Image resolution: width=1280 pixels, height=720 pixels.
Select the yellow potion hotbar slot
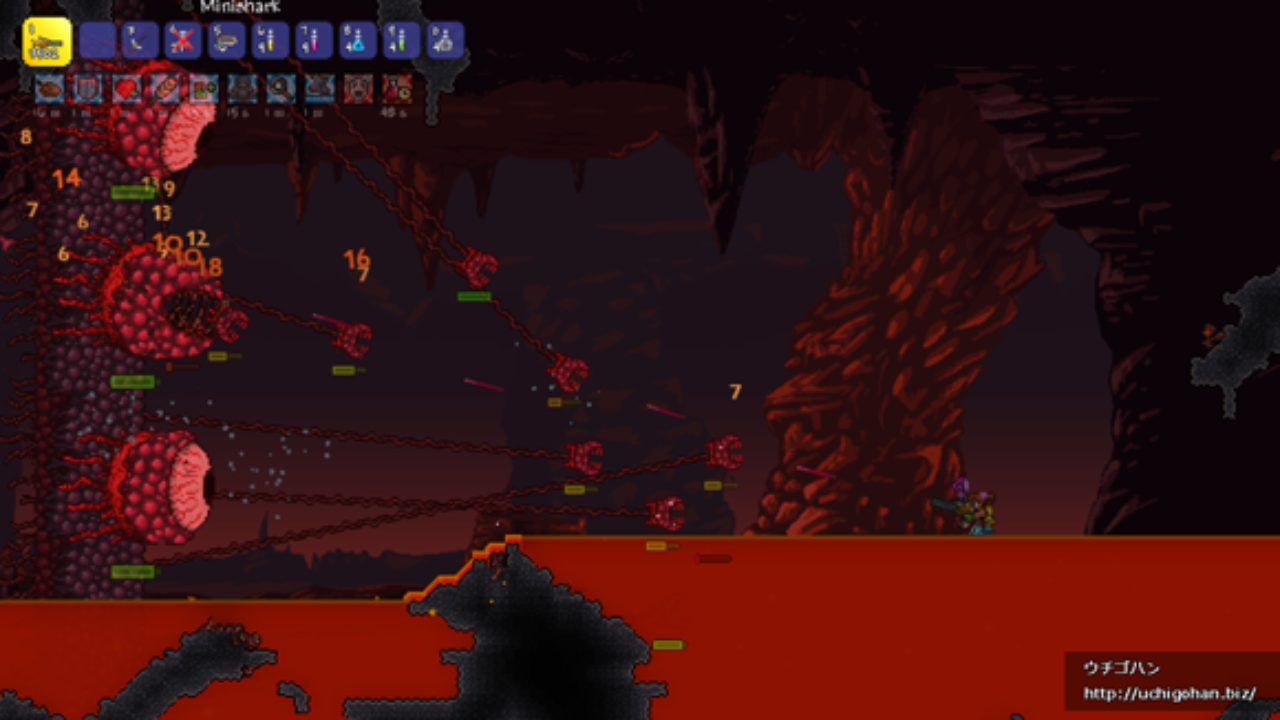(270, 41)
